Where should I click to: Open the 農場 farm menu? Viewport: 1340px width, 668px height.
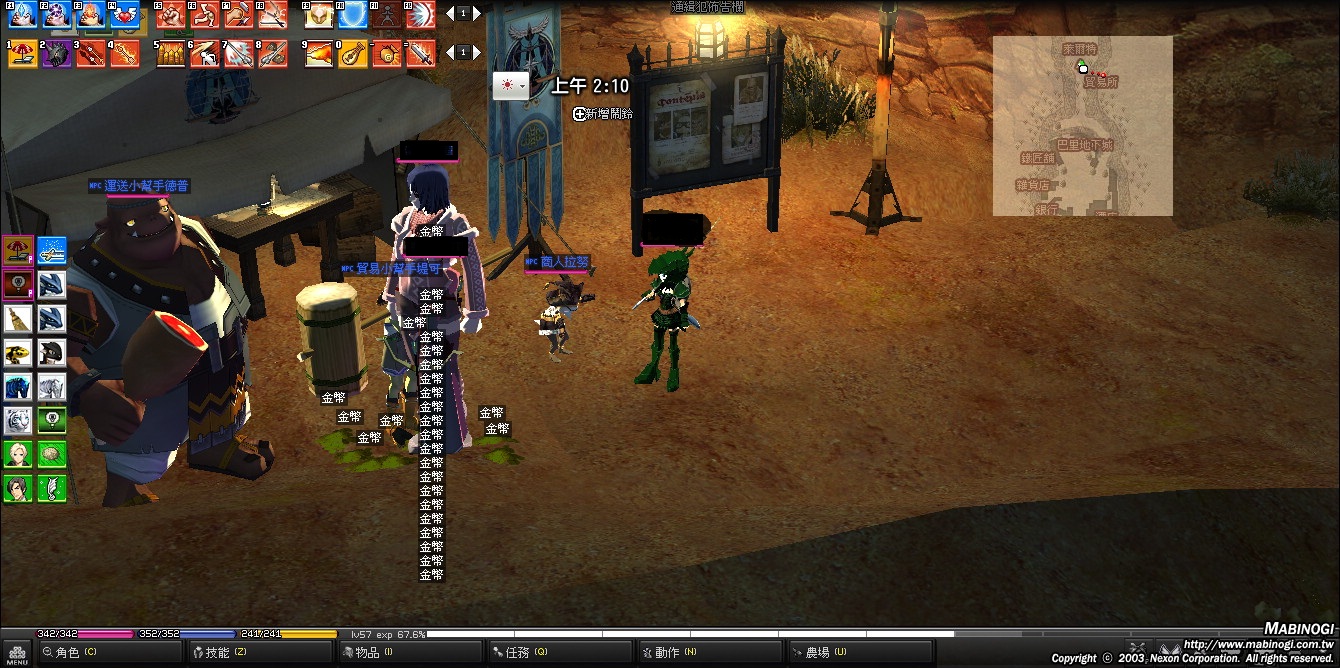817,653
